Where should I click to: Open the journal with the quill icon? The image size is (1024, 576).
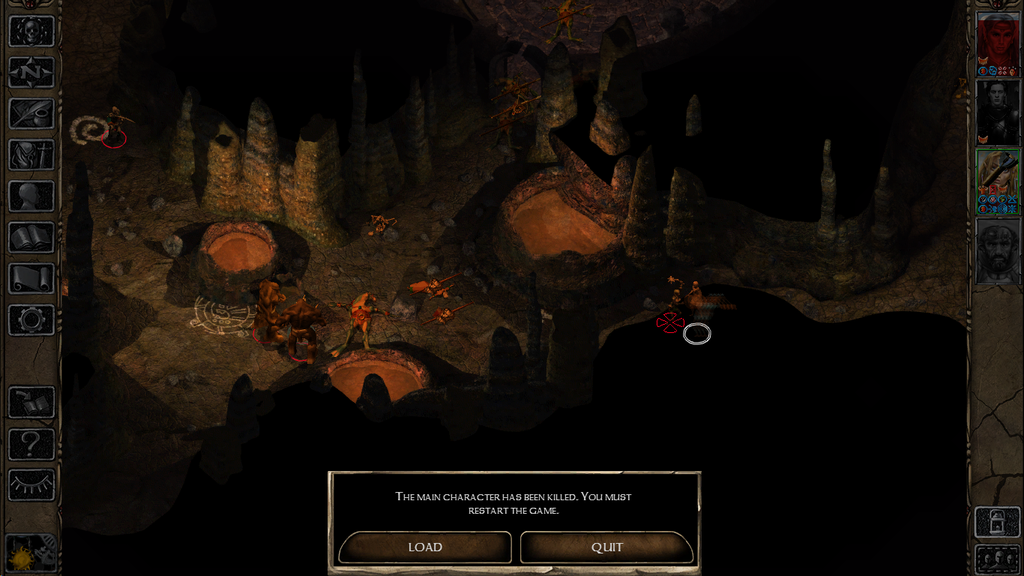31,113
